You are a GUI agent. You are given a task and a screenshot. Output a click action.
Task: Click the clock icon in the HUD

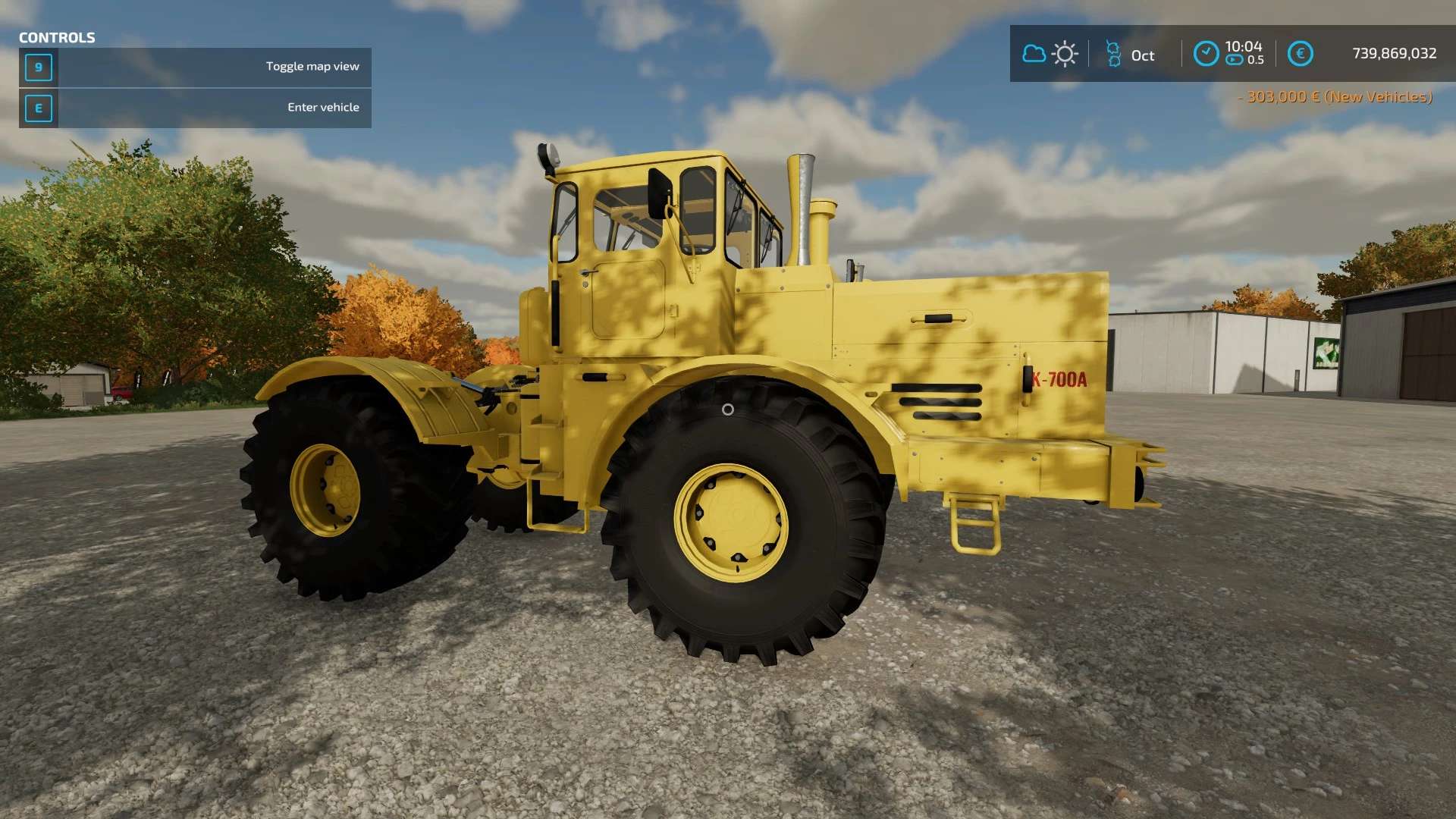click(x=1206, y=54)
